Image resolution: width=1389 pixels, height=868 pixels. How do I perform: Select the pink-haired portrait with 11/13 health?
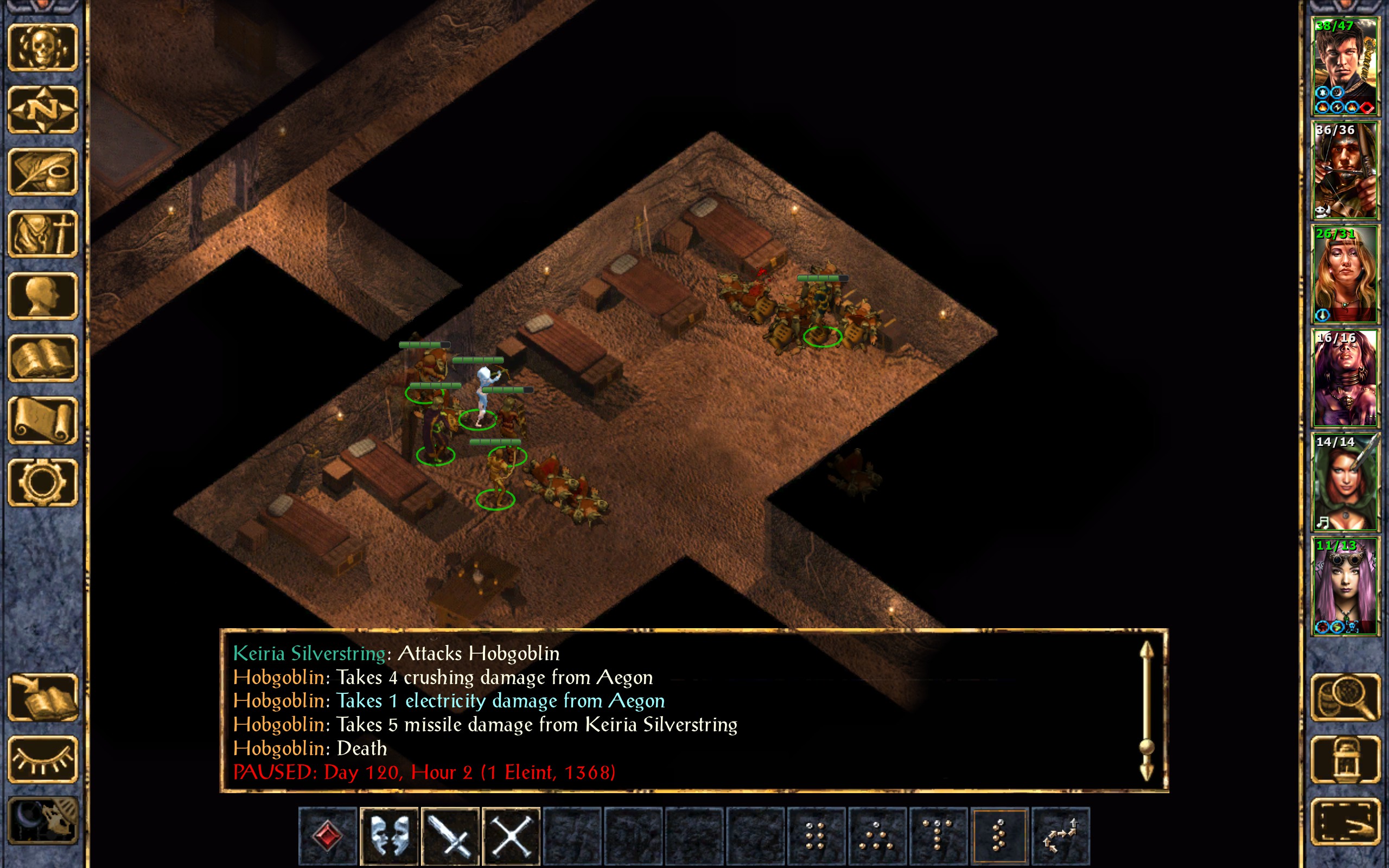[x=1344, y=585]
